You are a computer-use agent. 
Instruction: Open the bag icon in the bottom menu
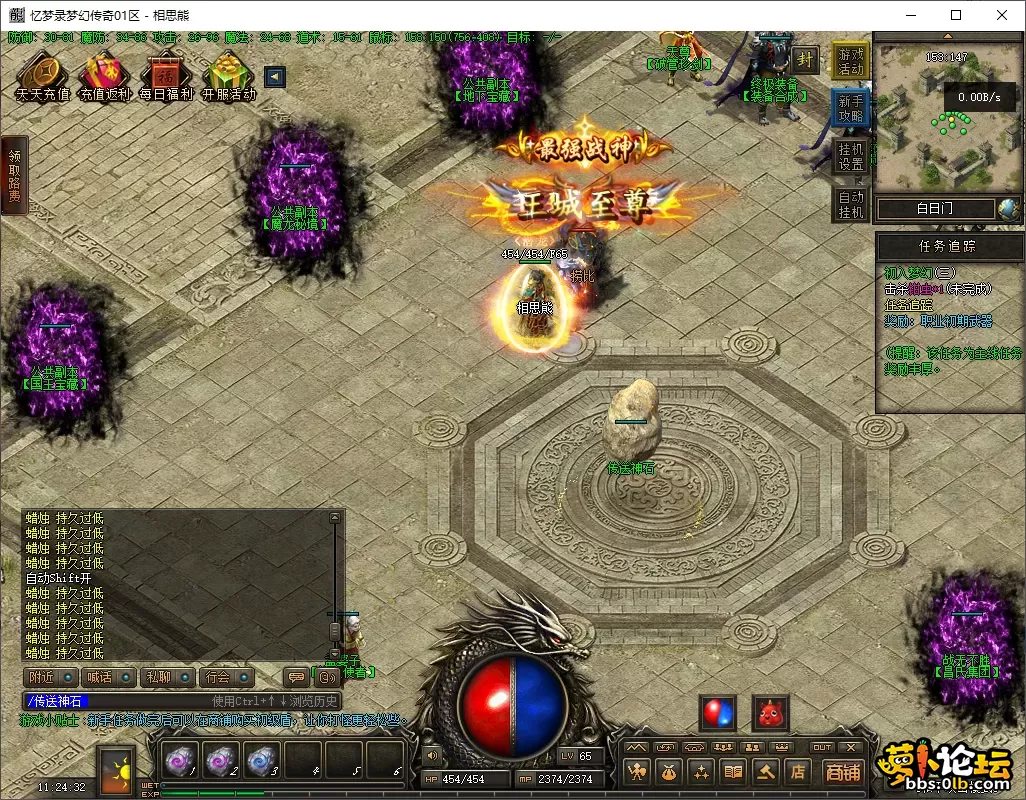pyautogui.click(x=668, y=771)
